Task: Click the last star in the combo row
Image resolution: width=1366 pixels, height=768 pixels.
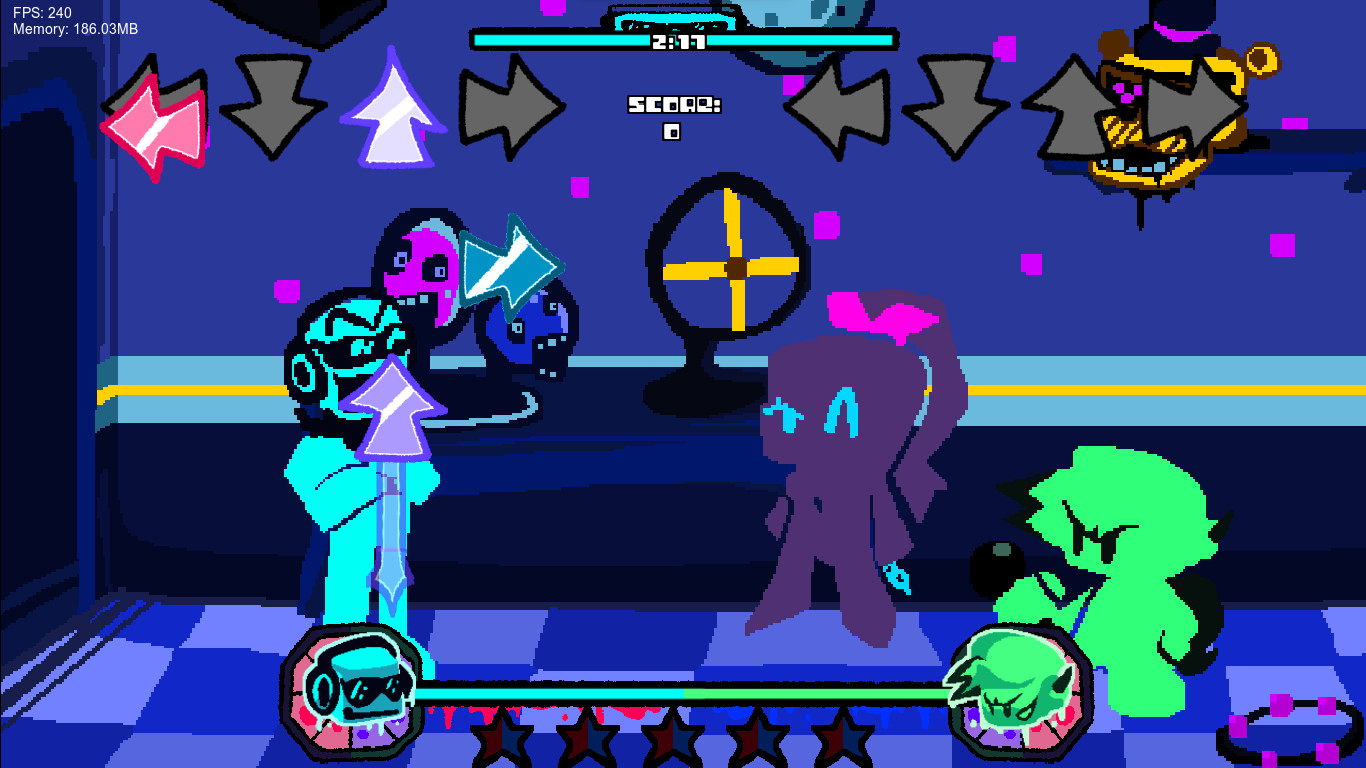Action: pyautogui.click(x=845, y=740)
